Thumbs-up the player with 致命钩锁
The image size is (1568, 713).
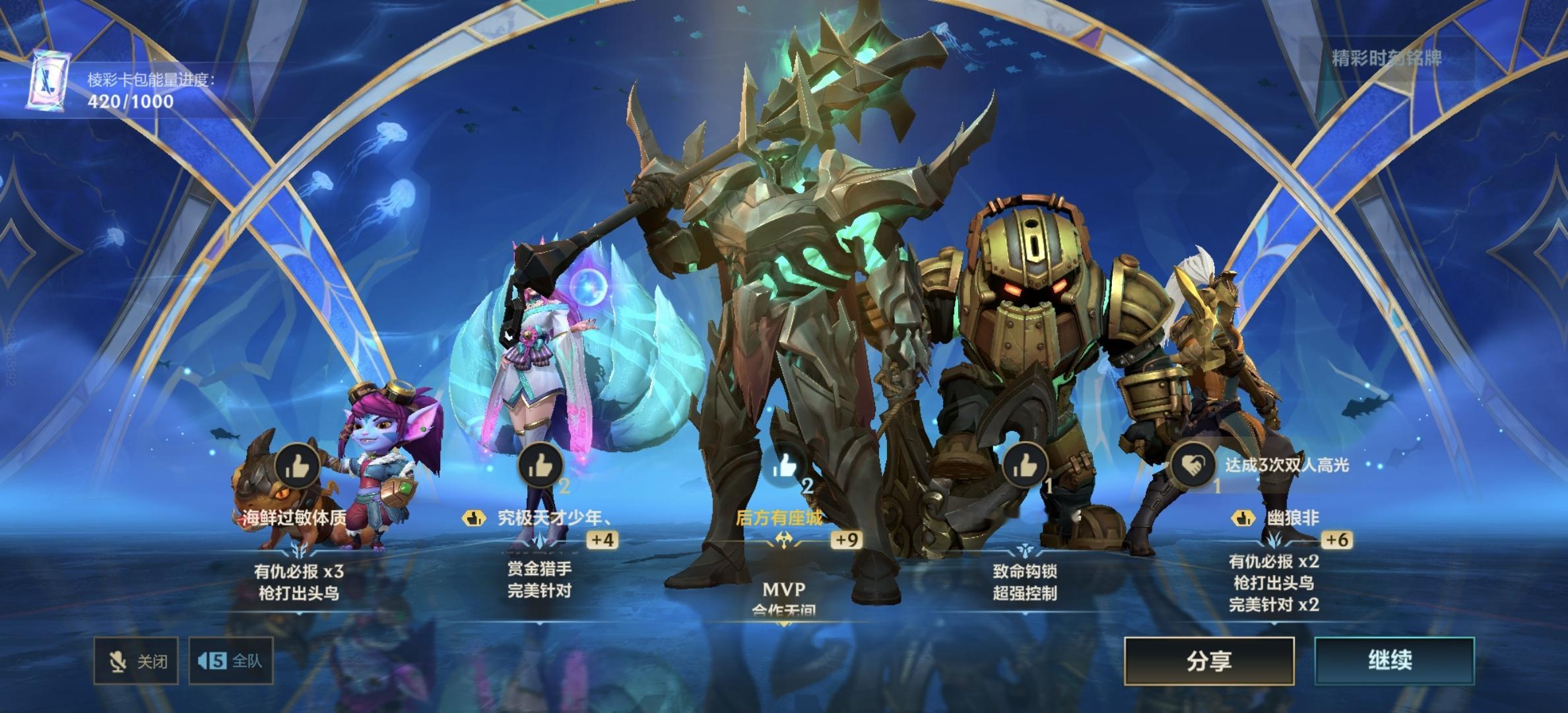pyautogui.click(x=1024, y=465)
